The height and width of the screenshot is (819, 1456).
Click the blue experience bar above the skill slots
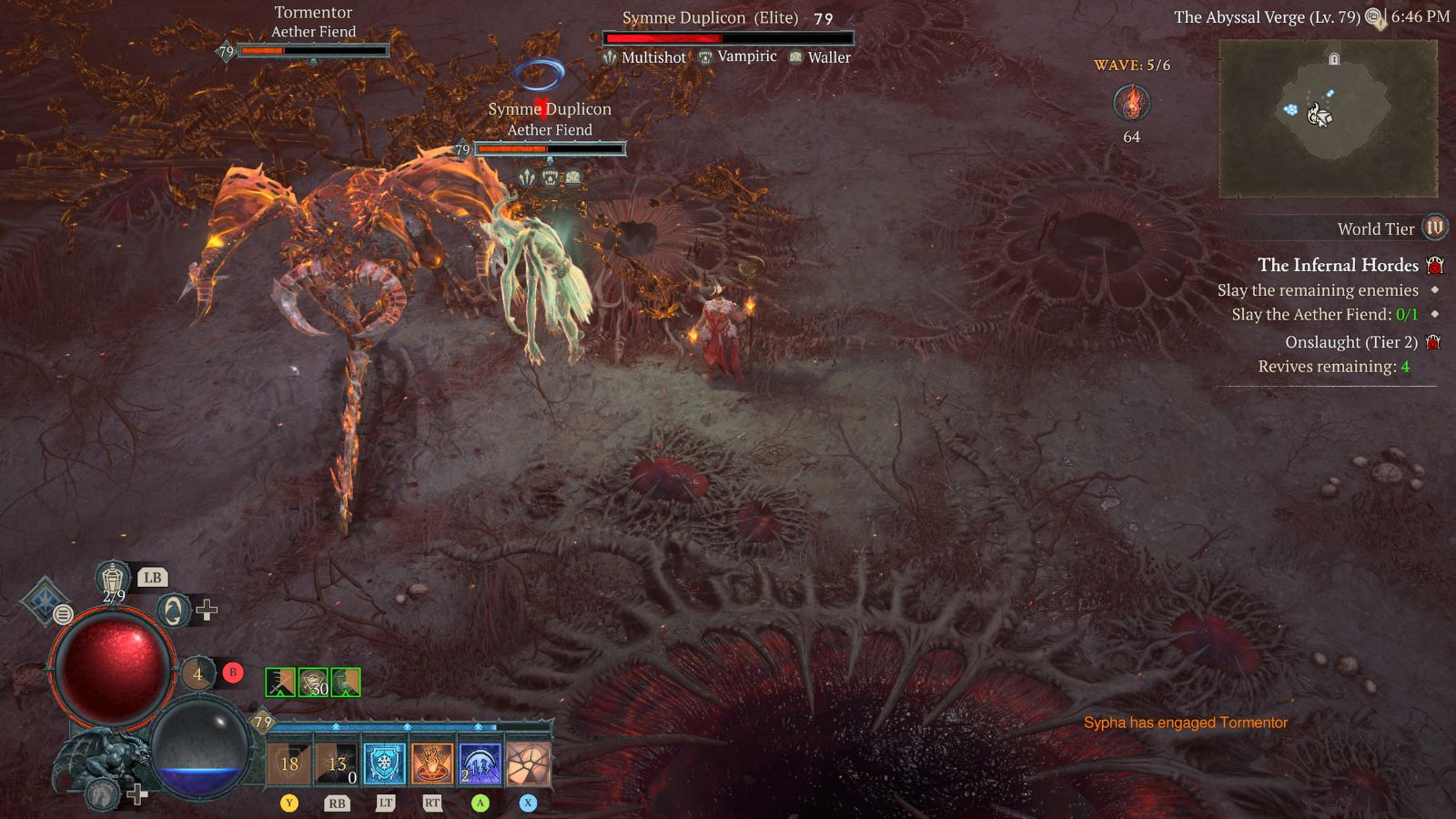[x=409, y=725]
